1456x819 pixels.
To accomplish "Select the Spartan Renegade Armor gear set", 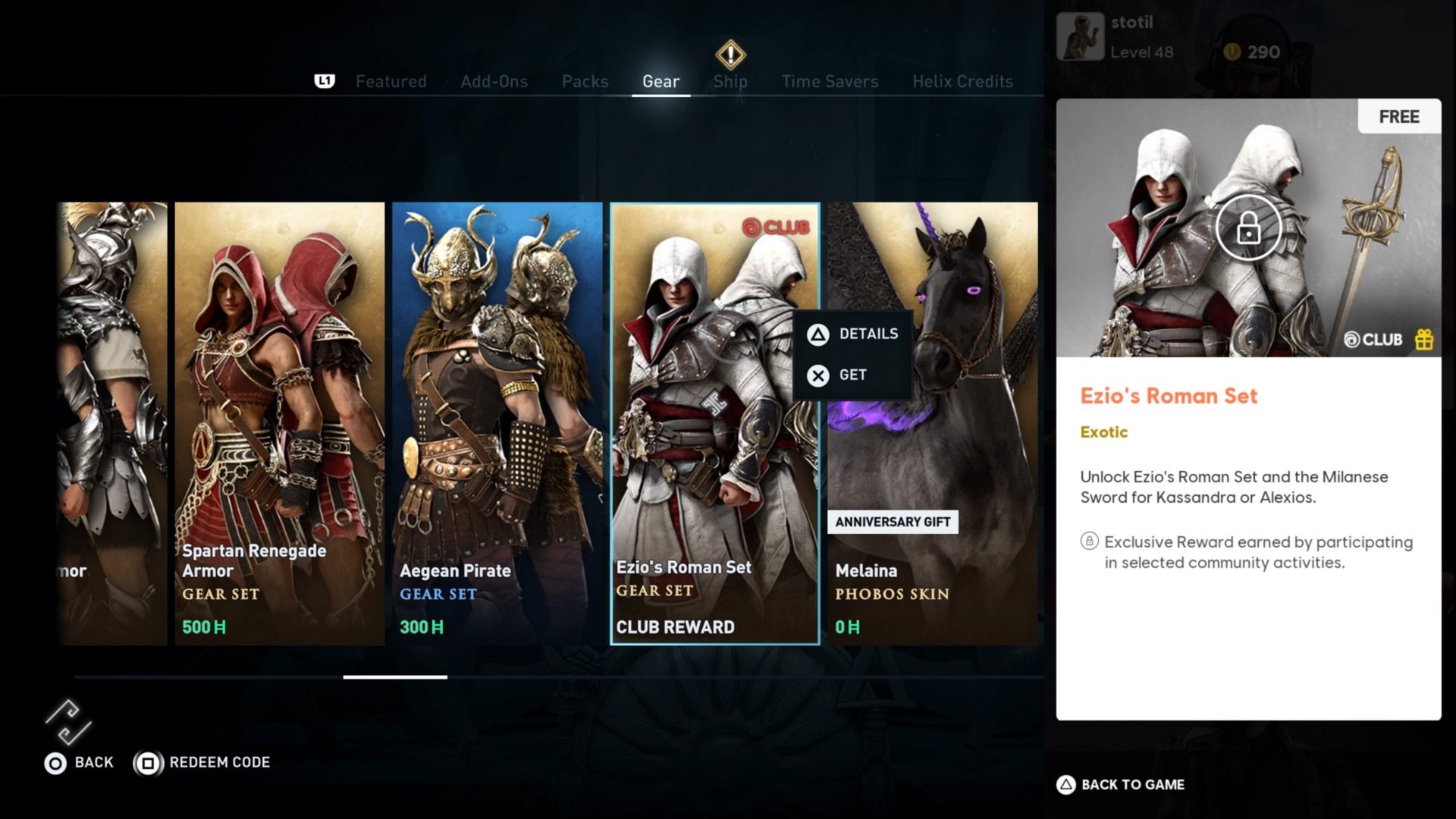I will pyautogui.click(x=279, y=423).
